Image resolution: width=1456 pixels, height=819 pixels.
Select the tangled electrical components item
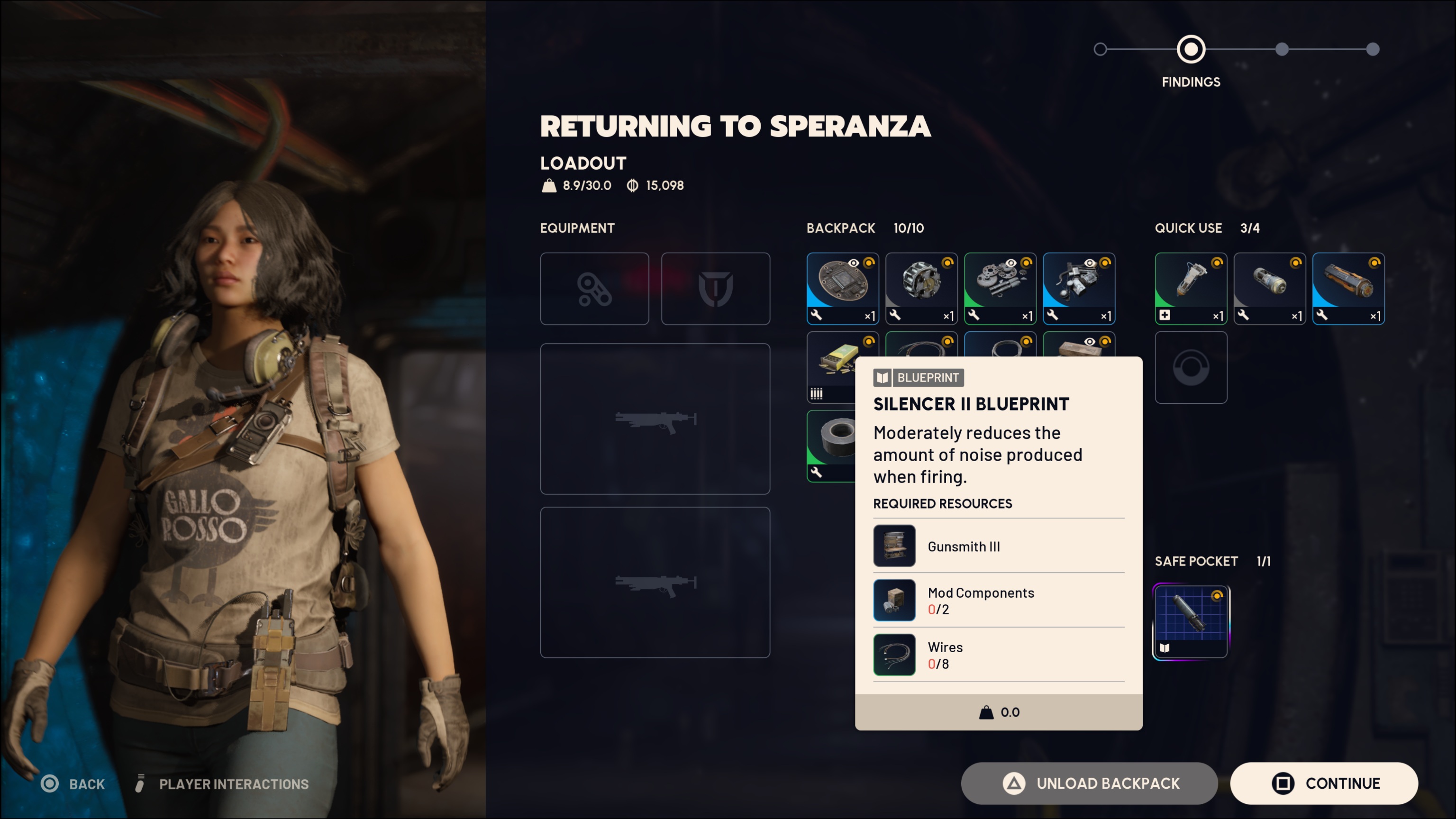1078,288
